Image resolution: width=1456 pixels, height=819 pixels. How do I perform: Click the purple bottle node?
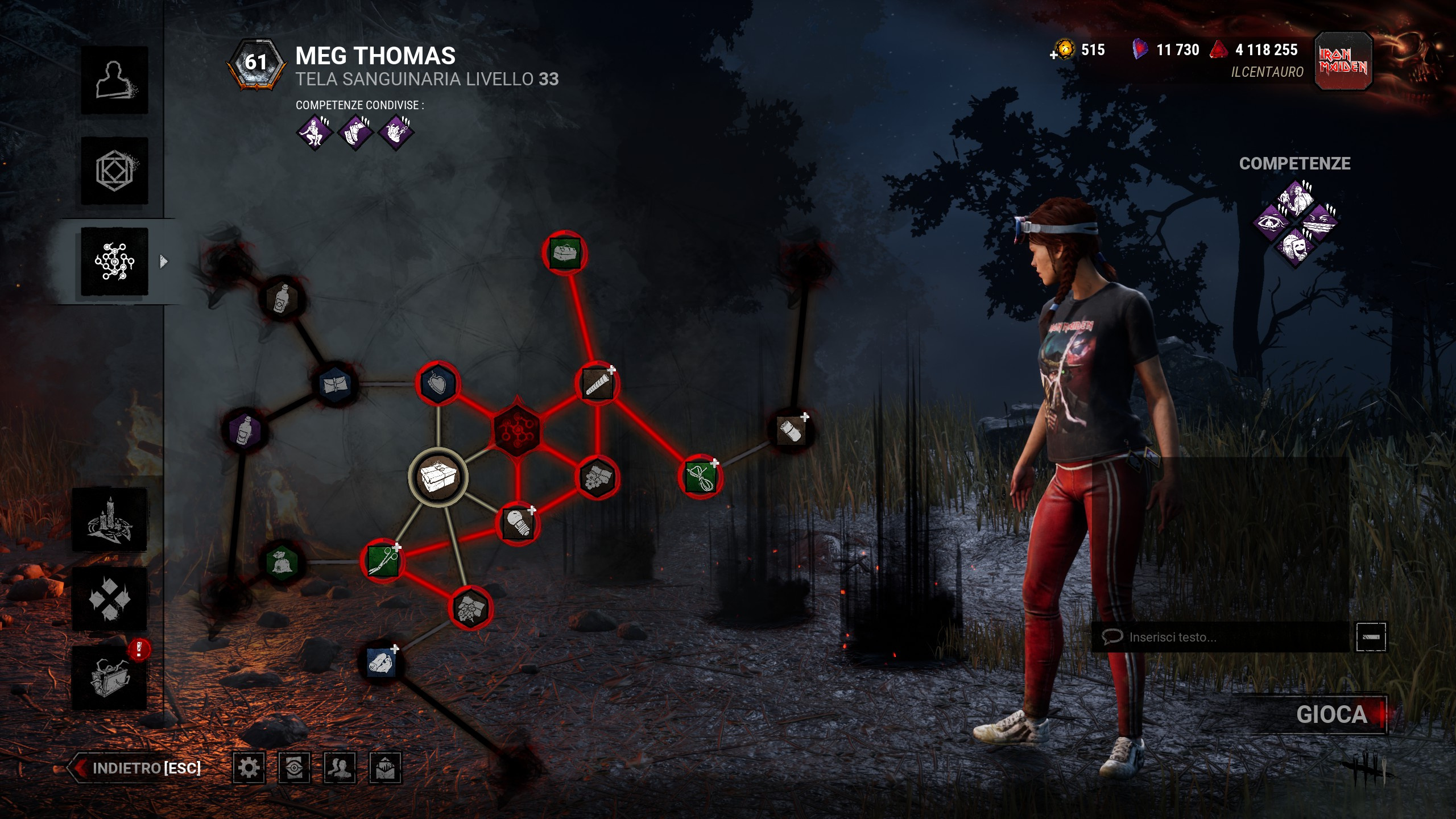pyautogui.click(x=245, y=429)
